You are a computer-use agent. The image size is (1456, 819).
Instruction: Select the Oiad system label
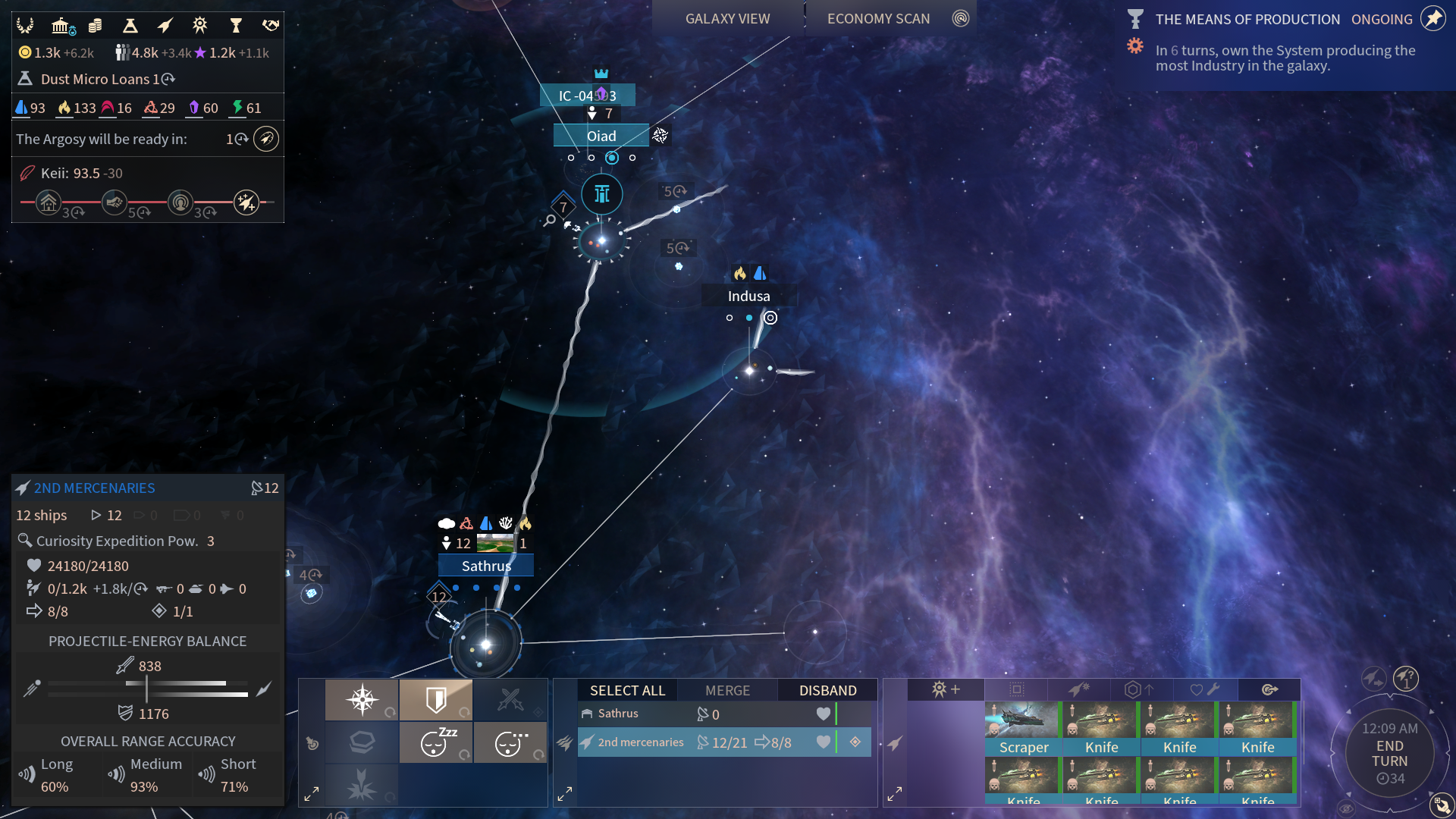pos(601,136)
